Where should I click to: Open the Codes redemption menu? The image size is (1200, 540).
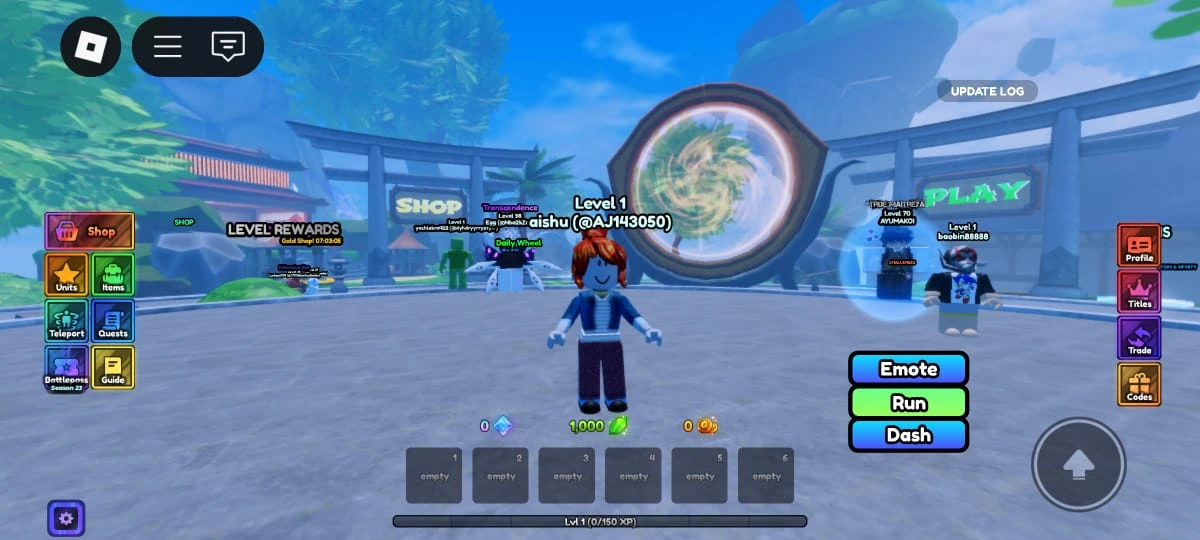coord(1139,384)
